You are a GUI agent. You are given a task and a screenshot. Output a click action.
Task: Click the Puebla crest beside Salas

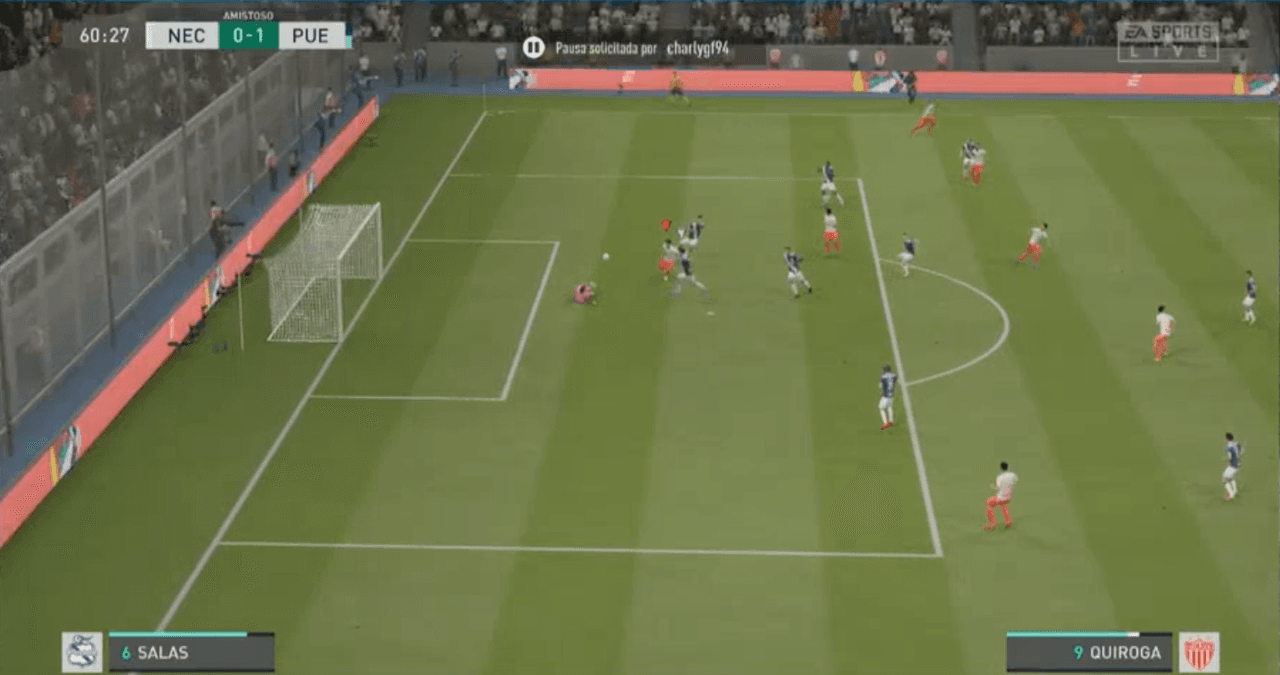[82, 652]
